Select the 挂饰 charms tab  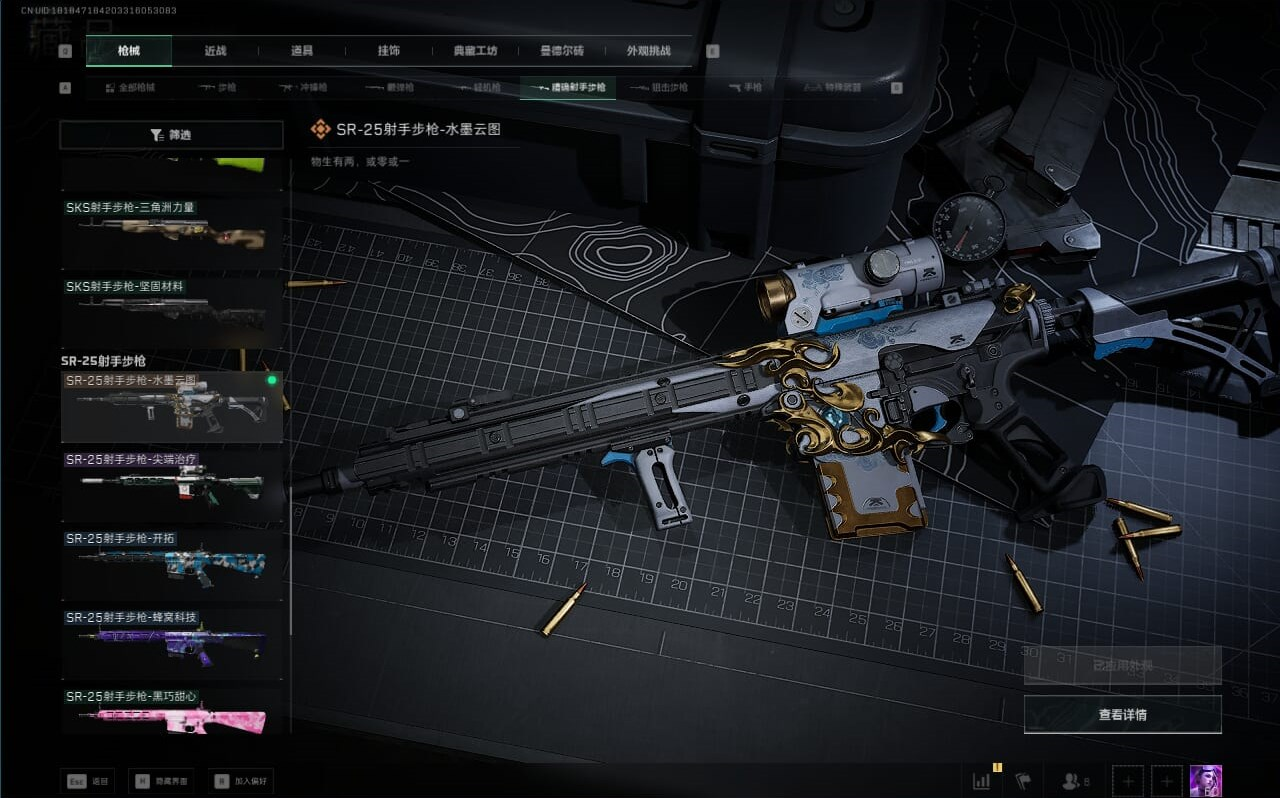pos(389,51)
